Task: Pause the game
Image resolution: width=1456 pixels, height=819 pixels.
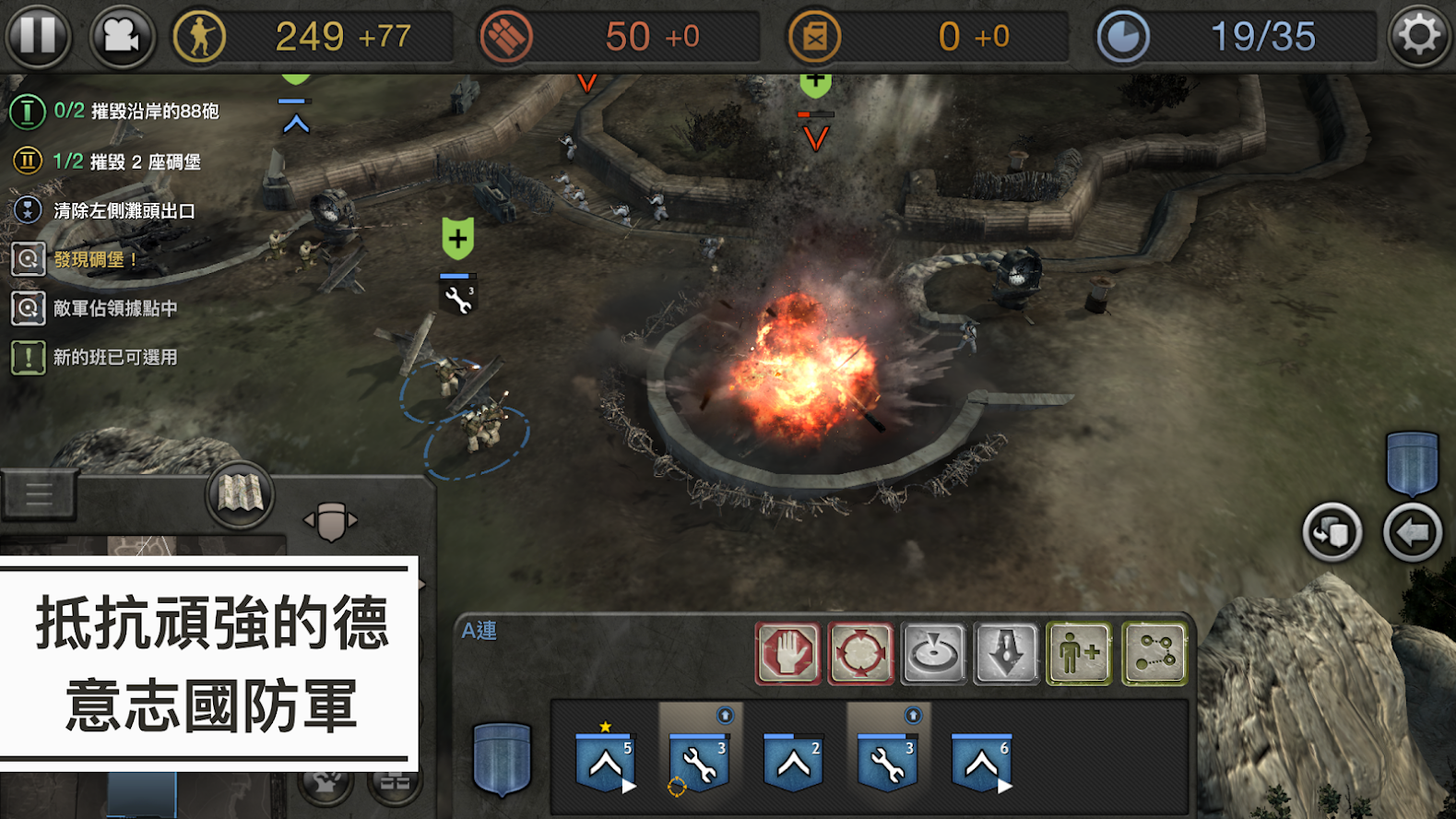Action: pyautogui.click(x=38, y=36)
